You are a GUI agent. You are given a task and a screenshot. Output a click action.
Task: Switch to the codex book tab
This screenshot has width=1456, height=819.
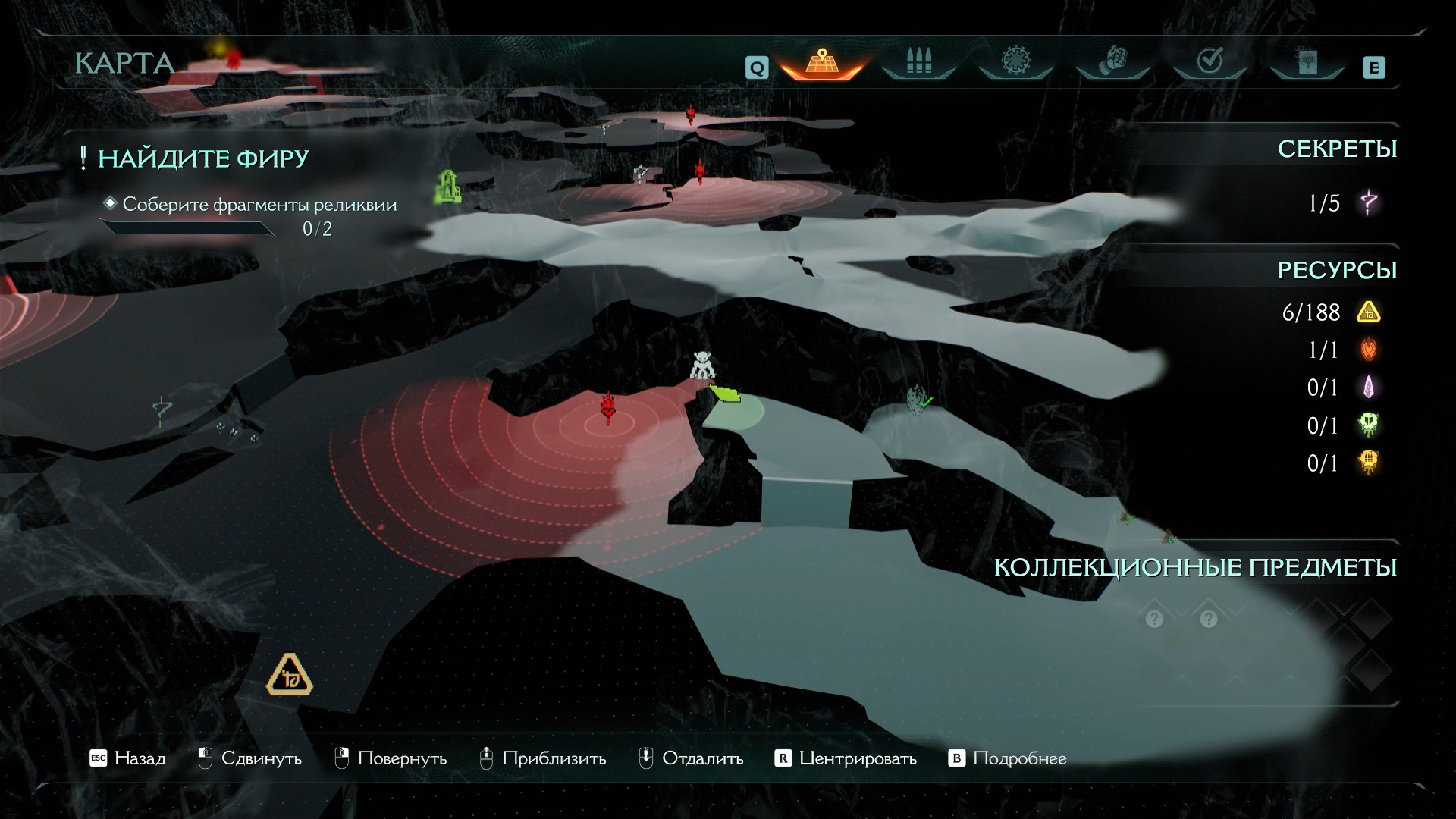point(1307,62)
